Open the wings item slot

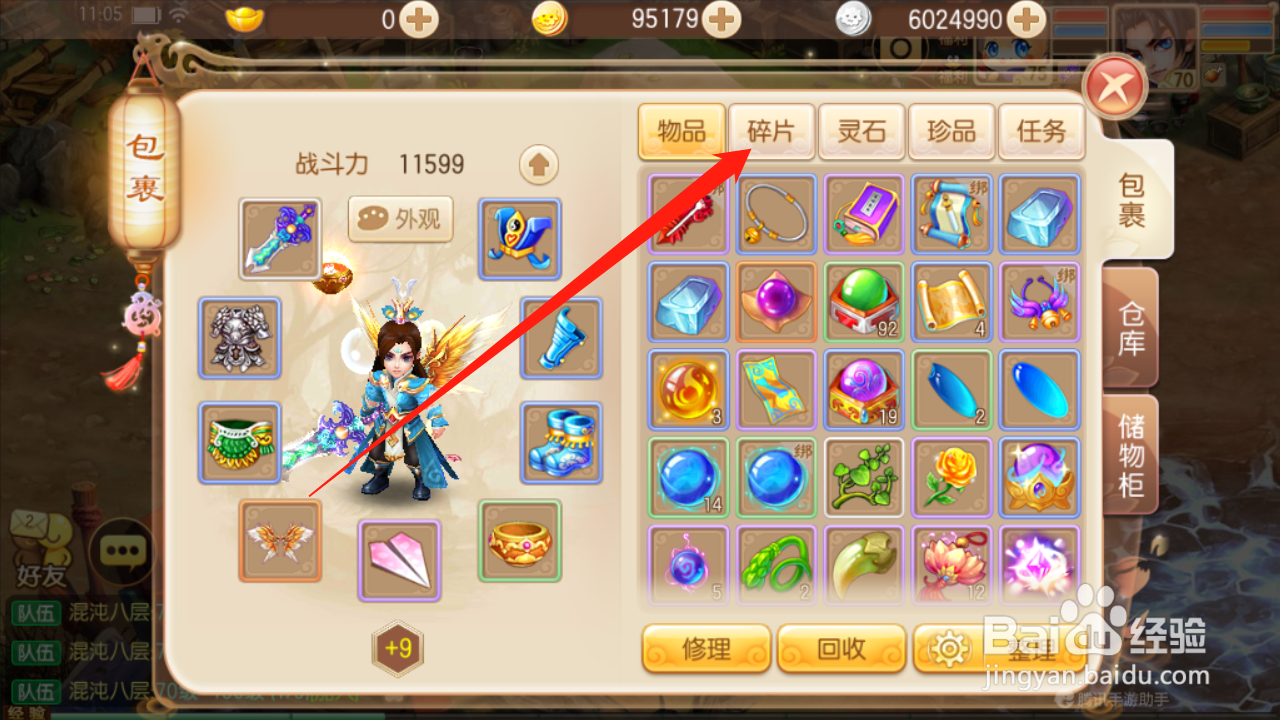coord(280,541)
